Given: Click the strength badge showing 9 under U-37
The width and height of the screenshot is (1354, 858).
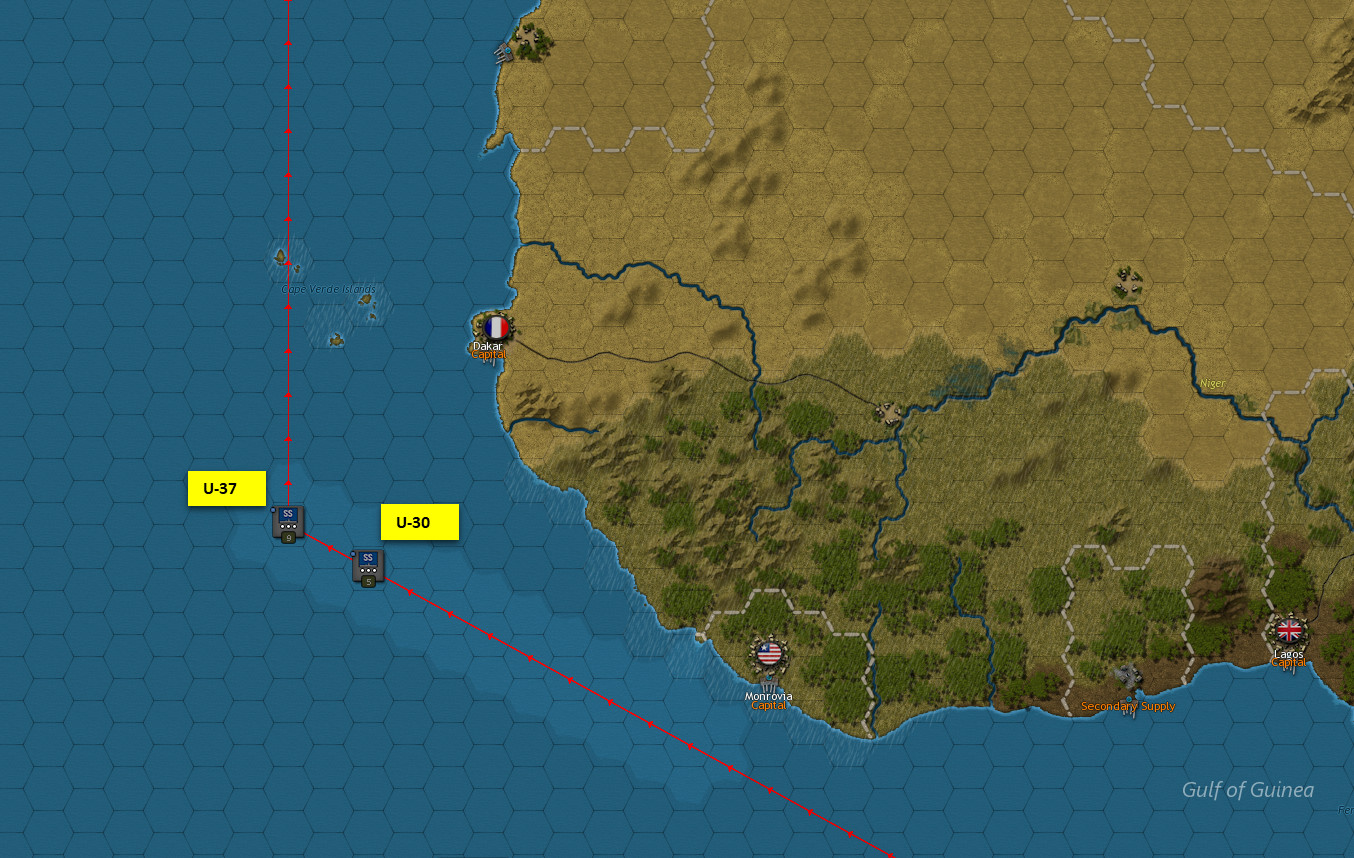Looking at the screenshot, I should click(288, 536).
